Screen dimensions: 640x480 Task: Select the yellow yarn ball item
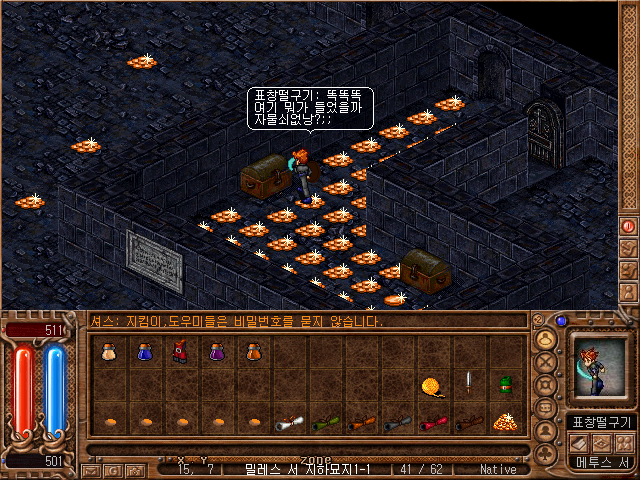pyautogui.click(x=432, y=385)
